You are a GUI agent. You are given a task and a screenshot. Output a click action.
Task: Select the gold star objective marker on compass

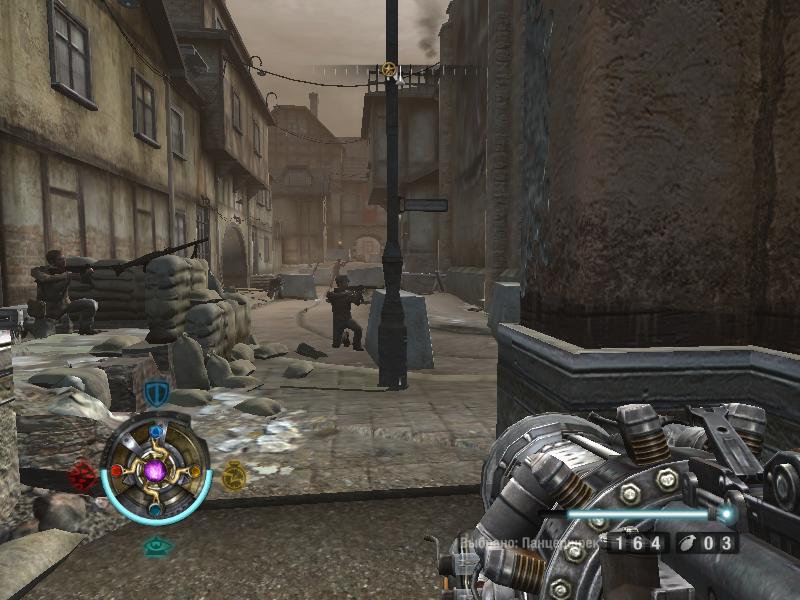coord(389,70)
